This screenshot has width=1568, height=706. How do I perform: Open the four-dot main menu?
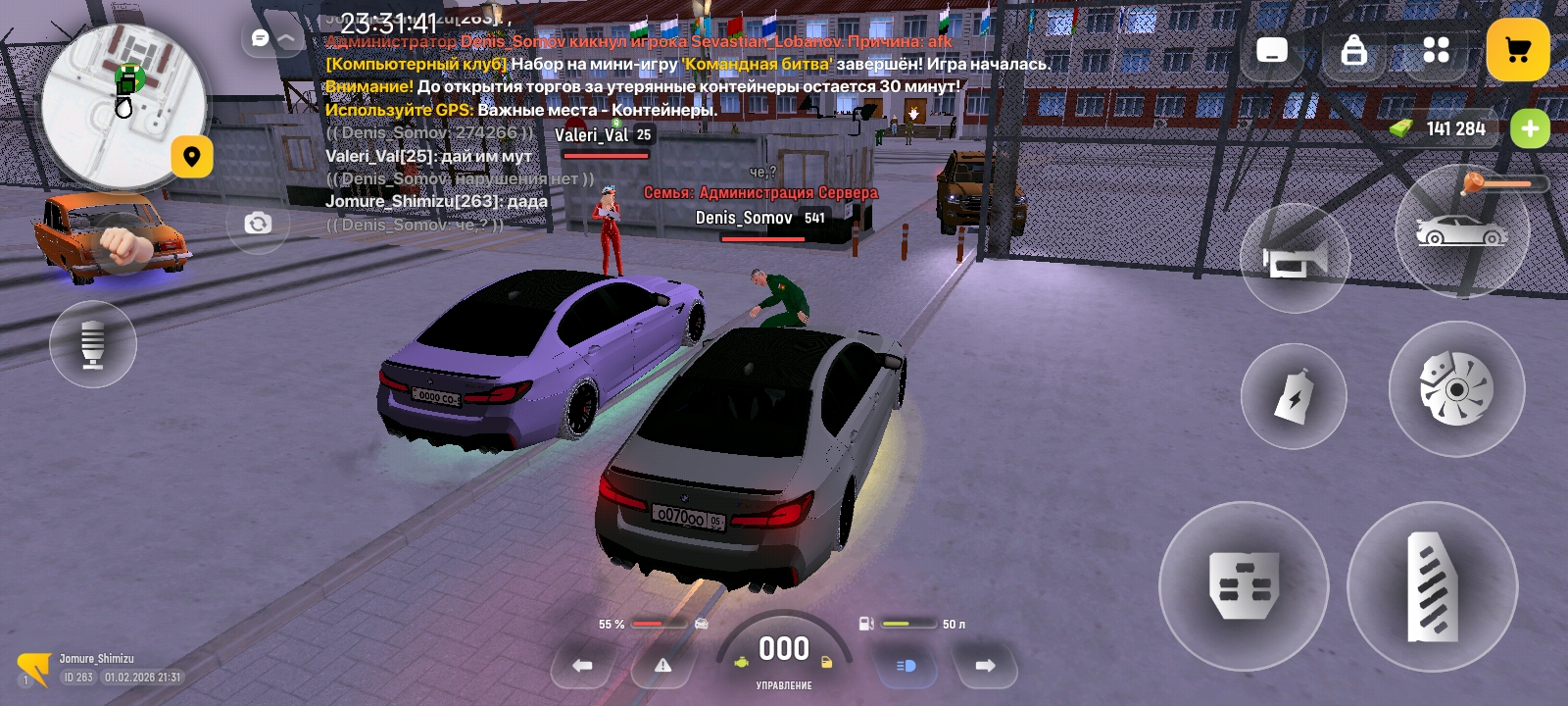1436,50
